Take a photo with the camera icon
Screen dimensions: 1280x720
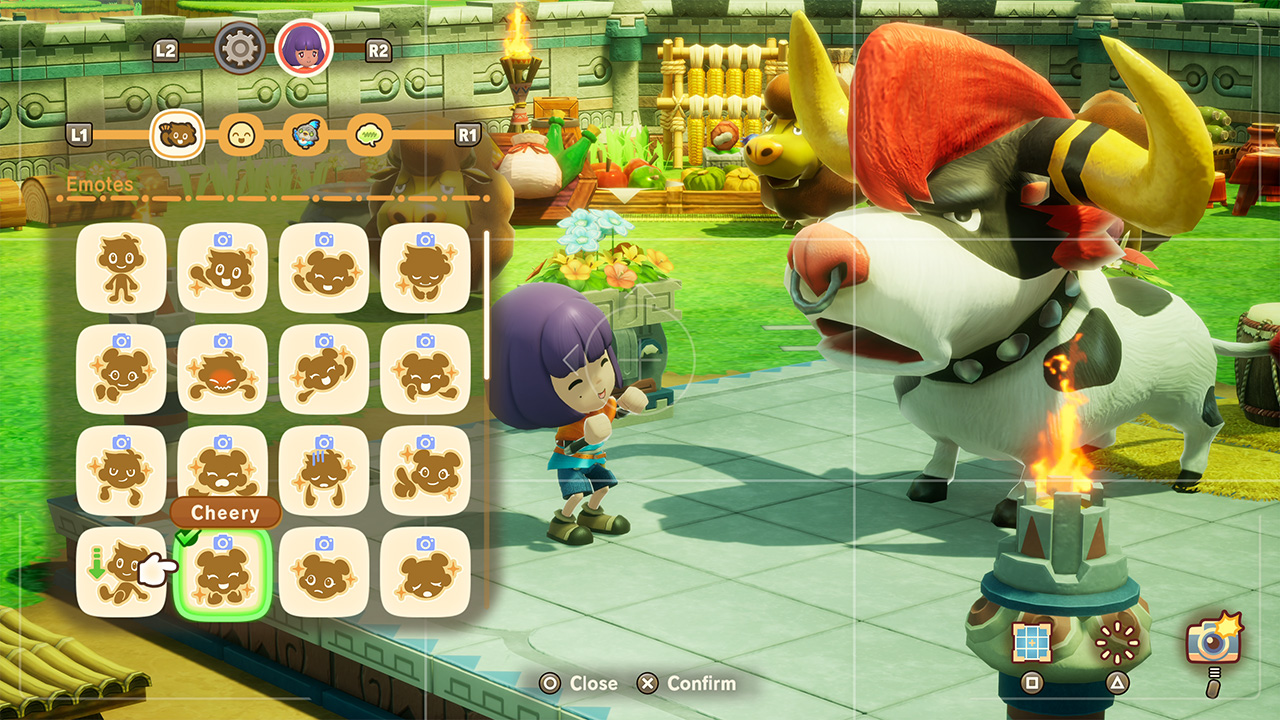tap(1213, 638)
